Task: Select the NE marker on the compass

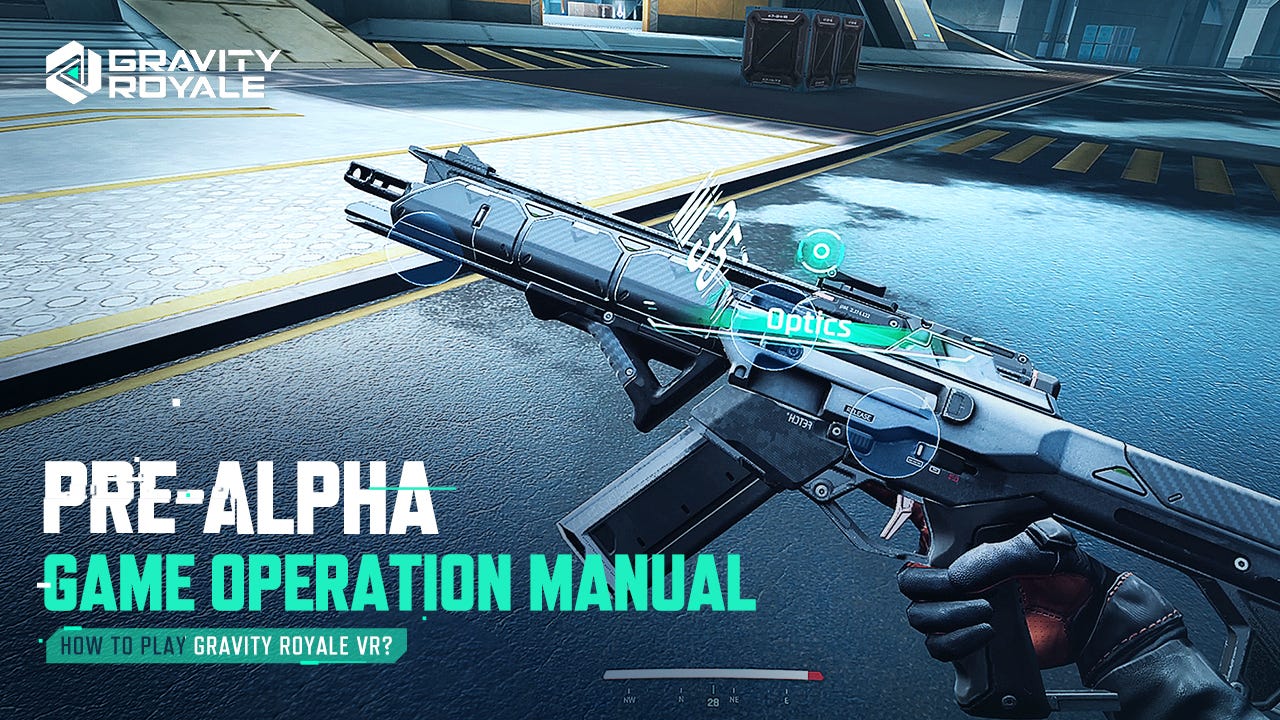Action: [x=734, y=698]
